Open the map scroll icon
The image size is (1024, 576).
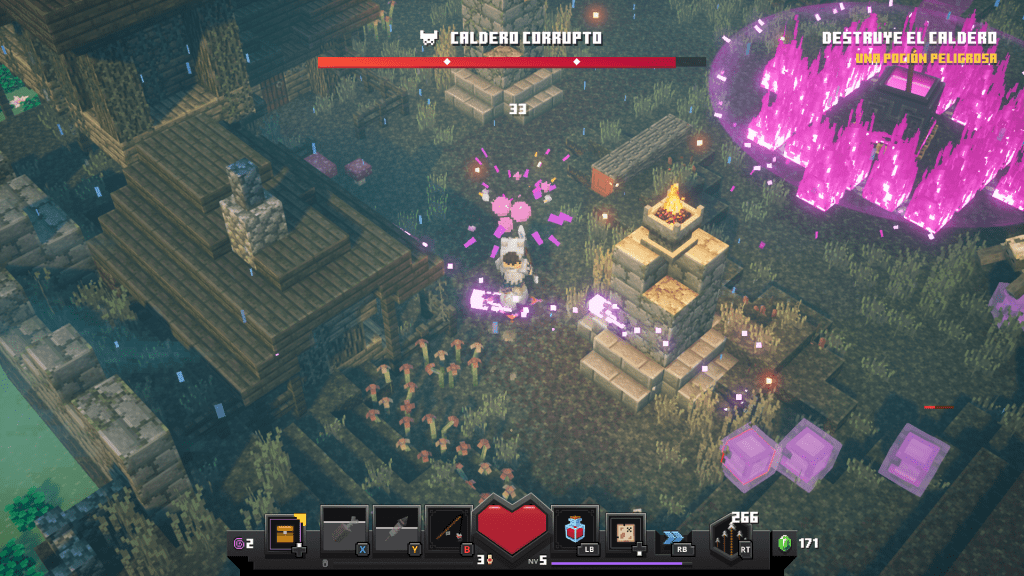pyautogui.click(x=625, y=531)
